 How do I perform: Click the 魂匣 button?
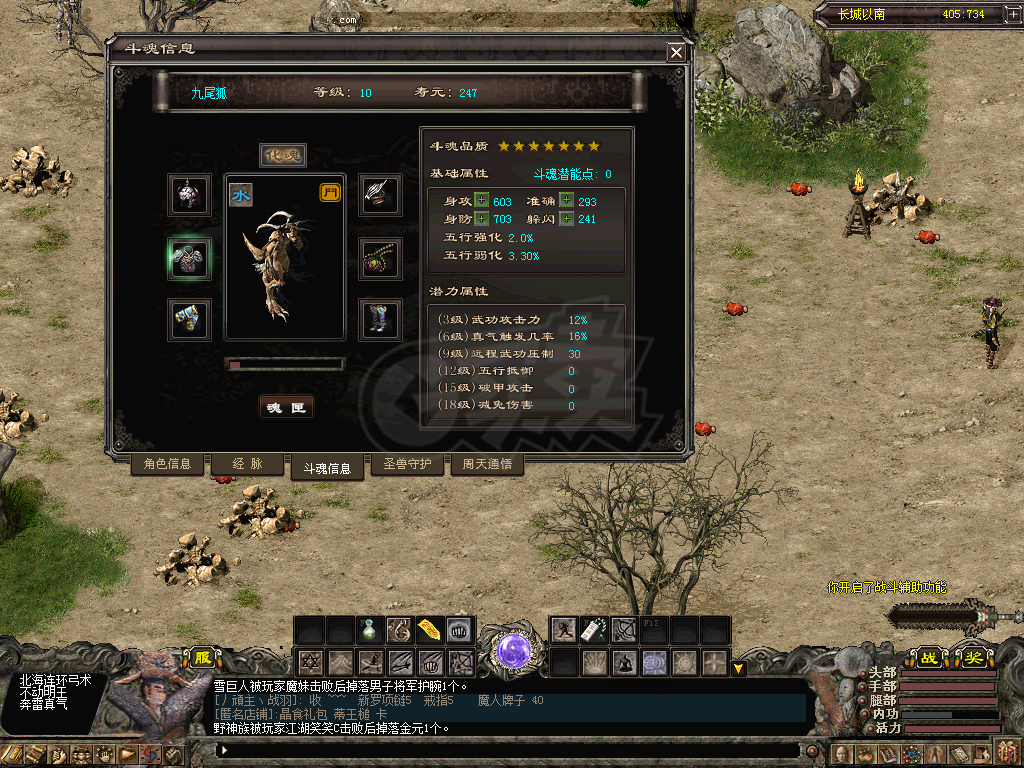[286, 407]
